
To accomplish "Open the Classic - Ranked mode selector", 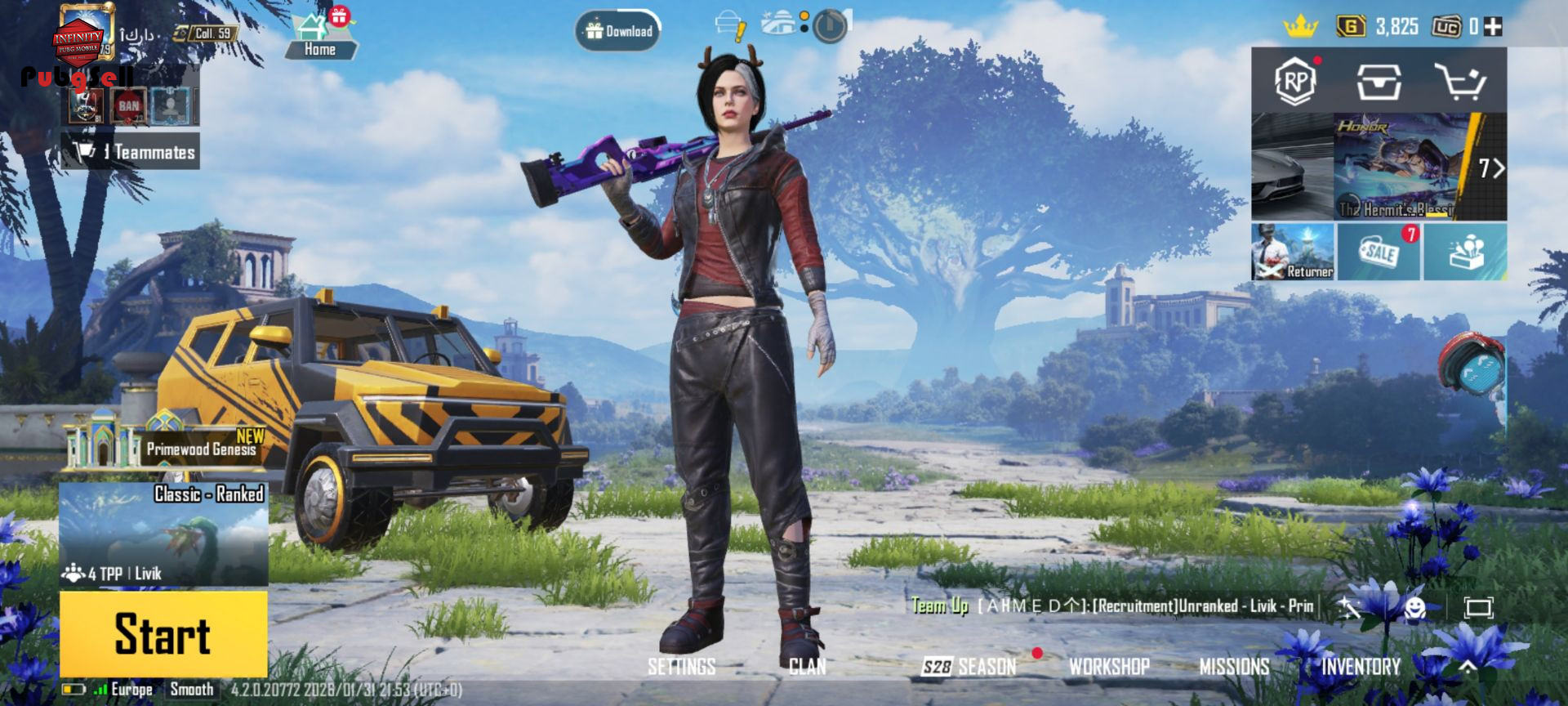I will [163, 533].
